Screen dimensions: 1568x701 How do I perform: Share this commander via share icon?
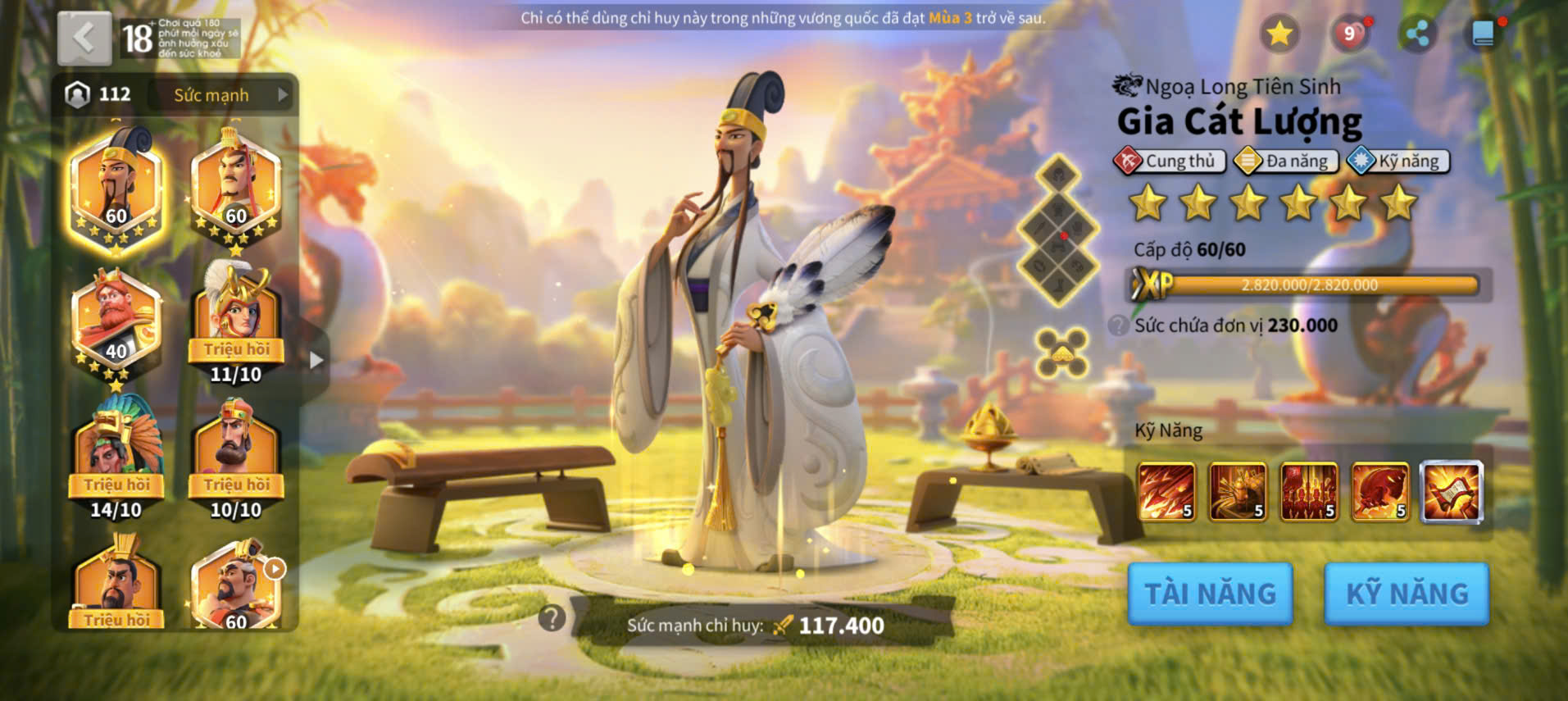1417,34
